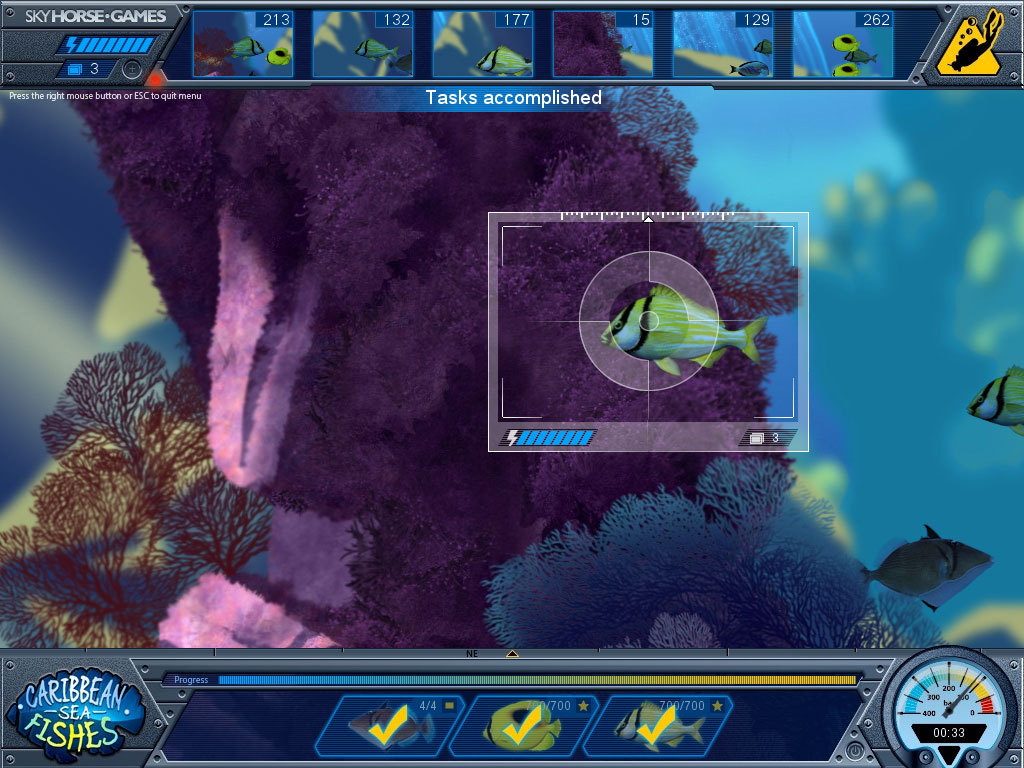This screenshot has height=768, width=1024.
Task: Select the yellow butterflyfish task tile
Action: click(523, 726)
